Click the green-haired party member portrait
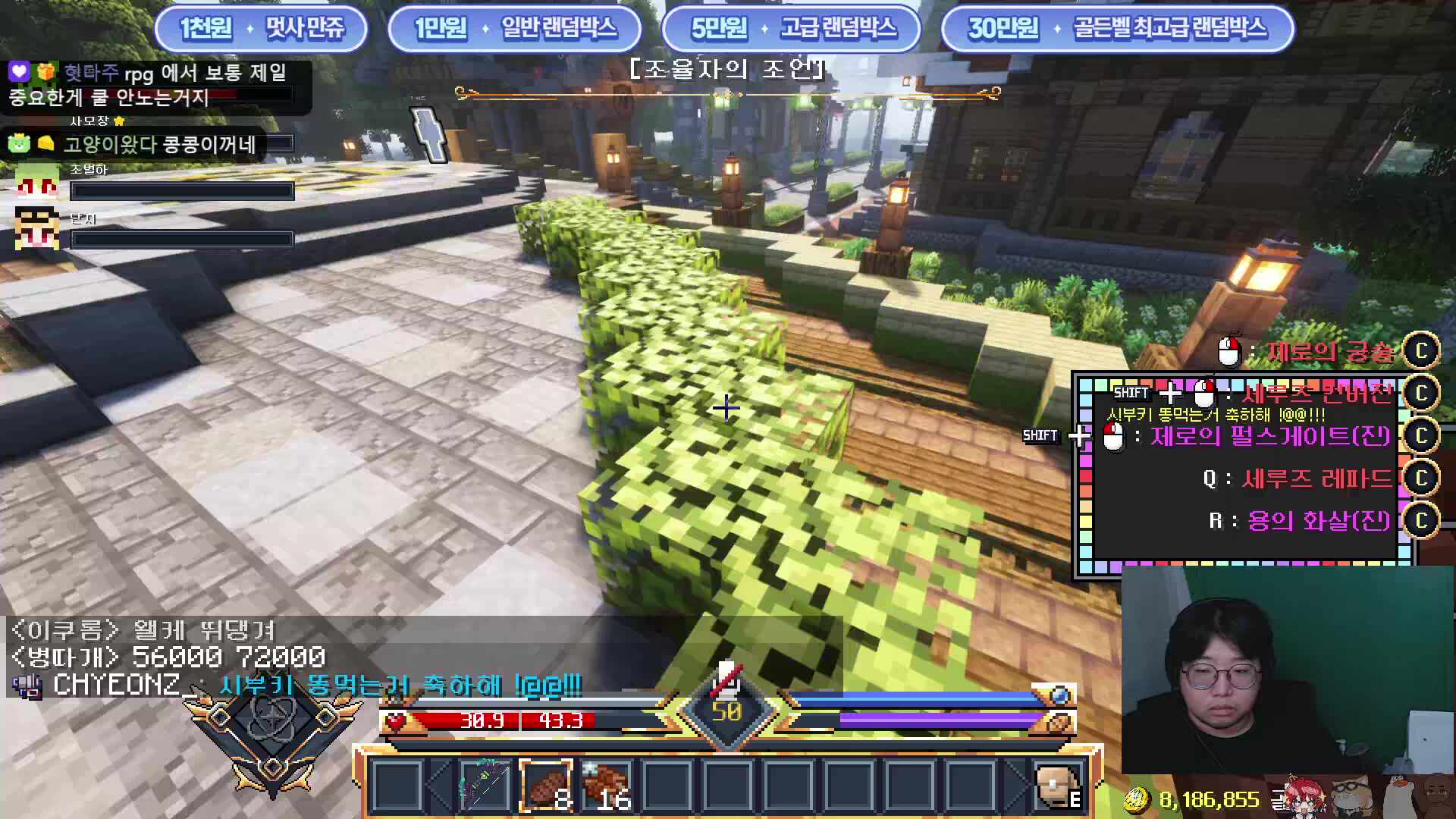This screenshot has width=1456, height=819. click(37, 181)
